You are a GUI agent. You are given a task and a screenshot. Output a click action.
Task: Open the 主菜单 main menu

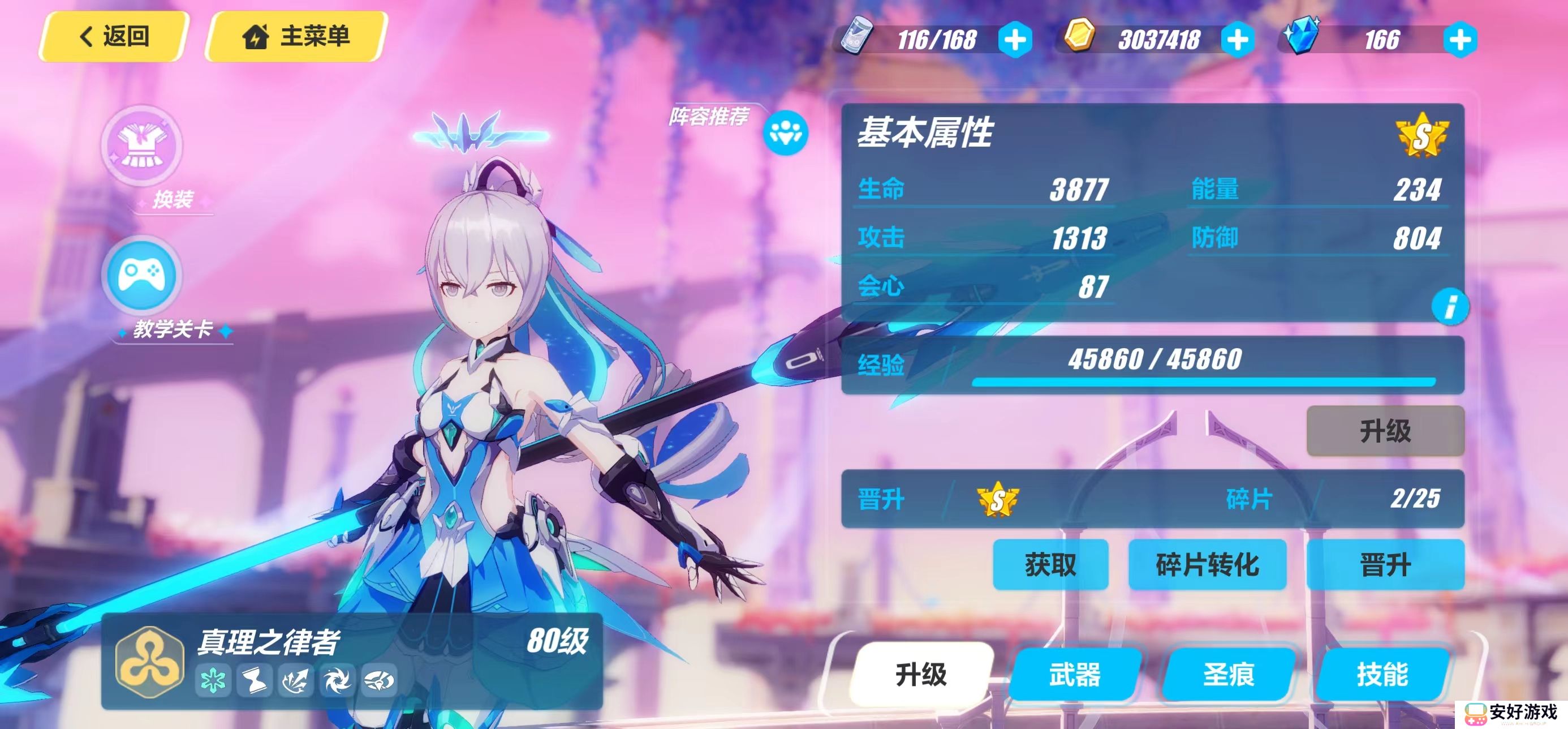tap(296, 37)
